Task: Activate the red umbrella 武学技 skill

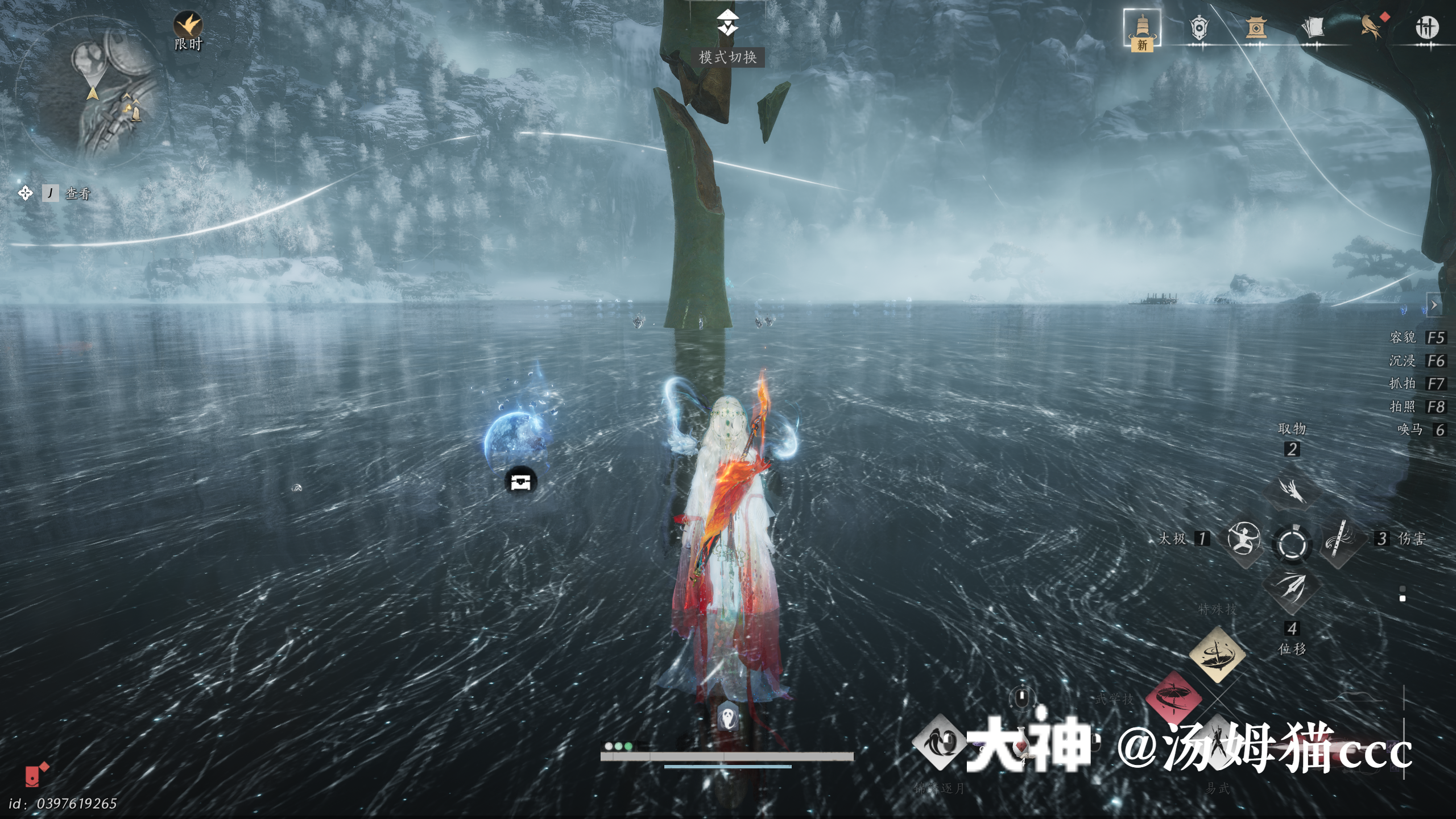Action: (x=1173, y=698)
